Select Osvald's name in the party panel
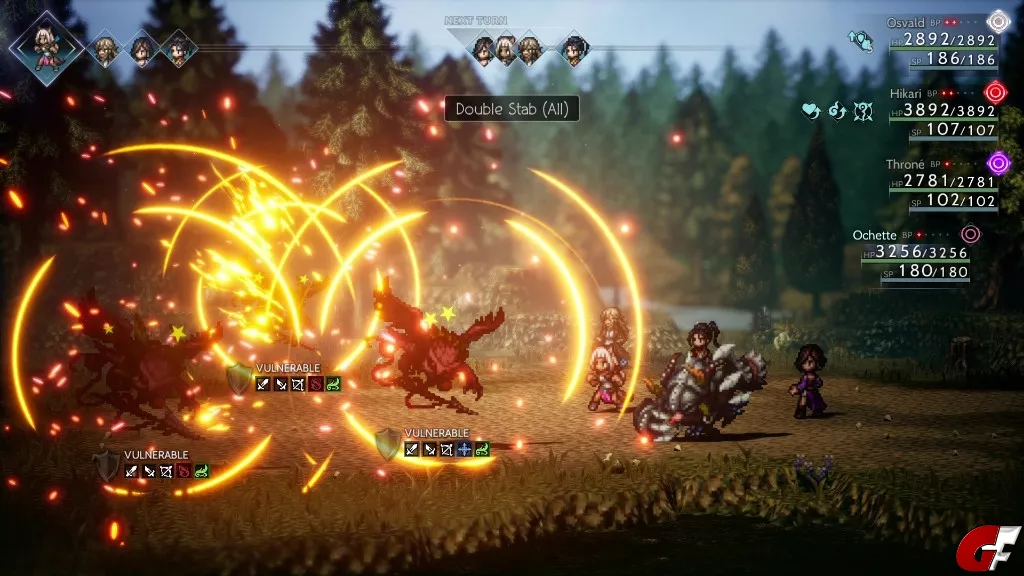Image resolution: width=1024 pixels, height=576 pixels. 907,22
